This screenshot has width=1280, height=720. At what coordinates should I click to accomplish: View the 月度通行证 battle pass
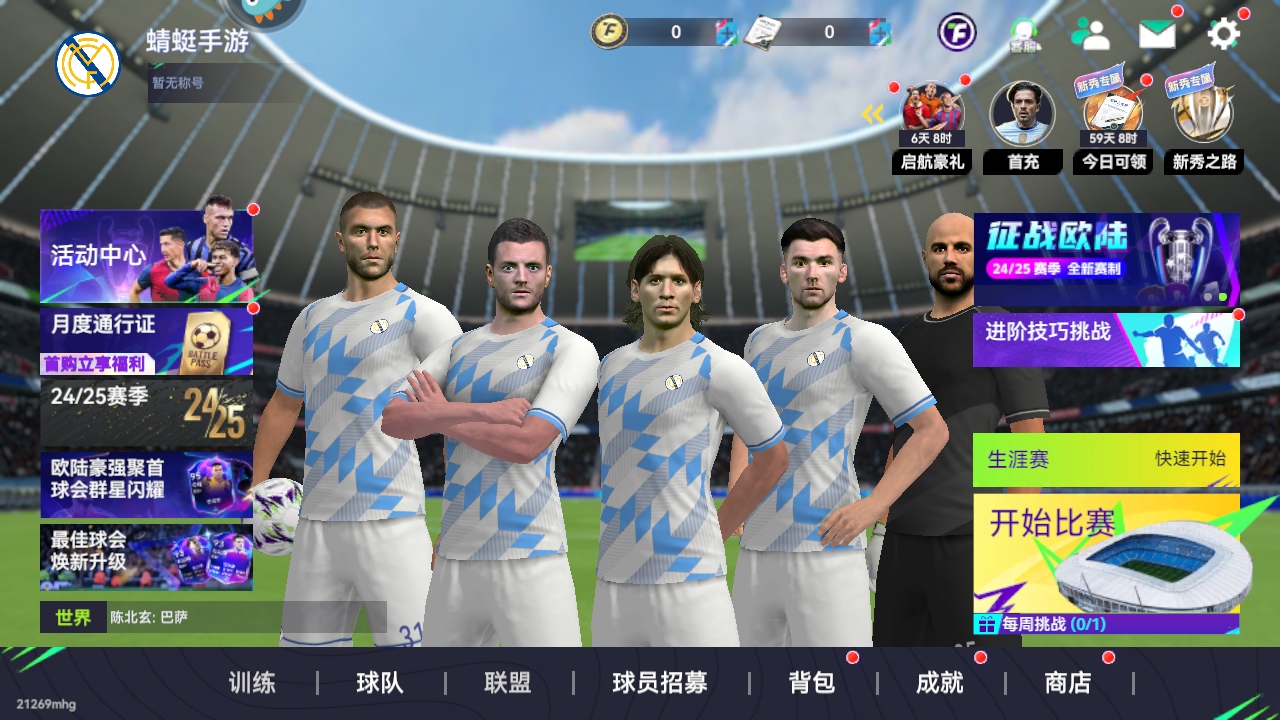[146, 341]
